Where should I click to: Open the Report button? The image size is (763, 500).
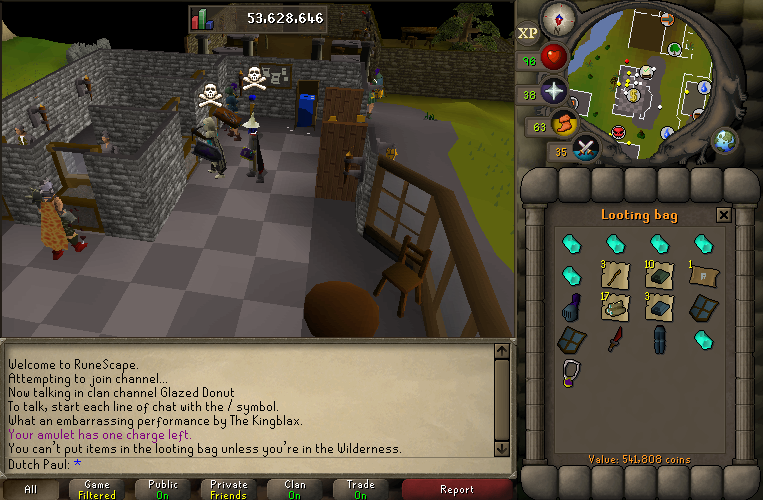pyautogui.click(x=457, y=490)
